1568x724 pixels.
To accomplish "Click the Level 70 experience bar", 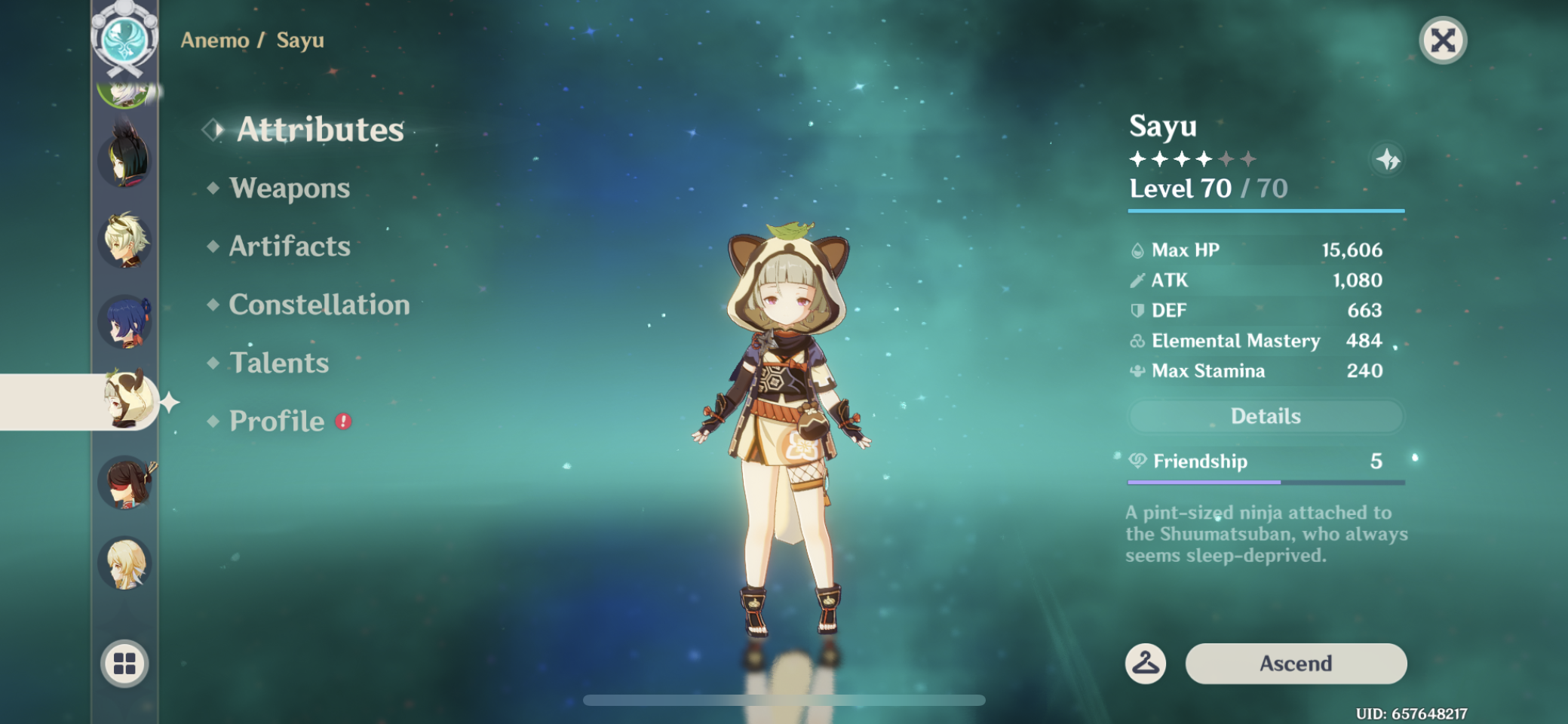I will pyautogui.click(x=1266, y=211).
